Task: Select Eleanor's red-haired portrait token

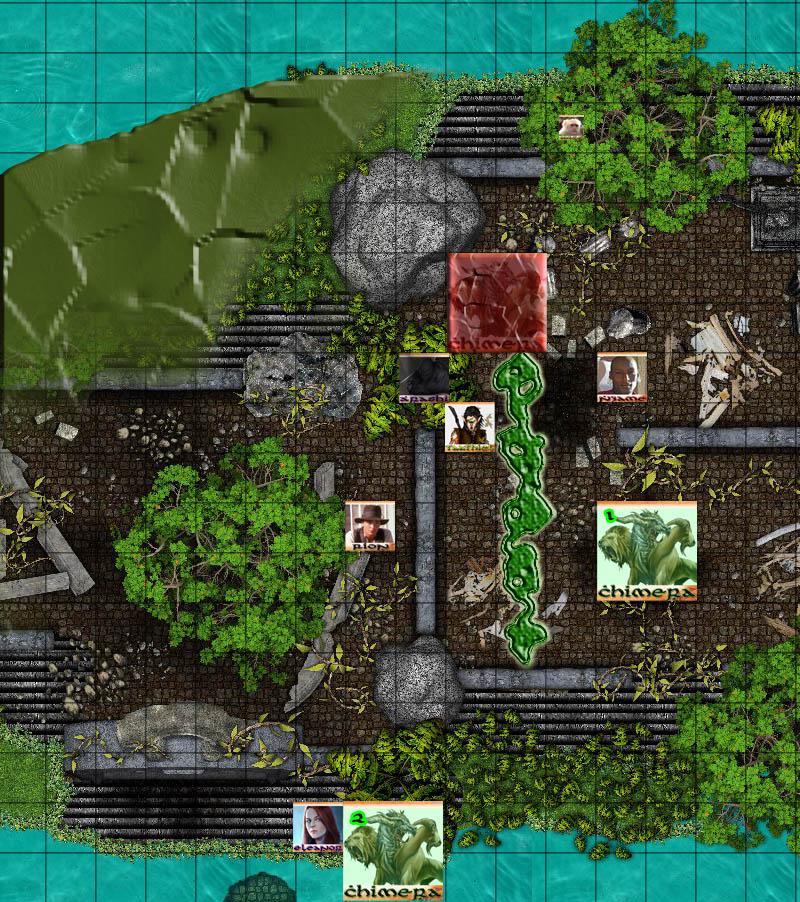Action: 318,827
